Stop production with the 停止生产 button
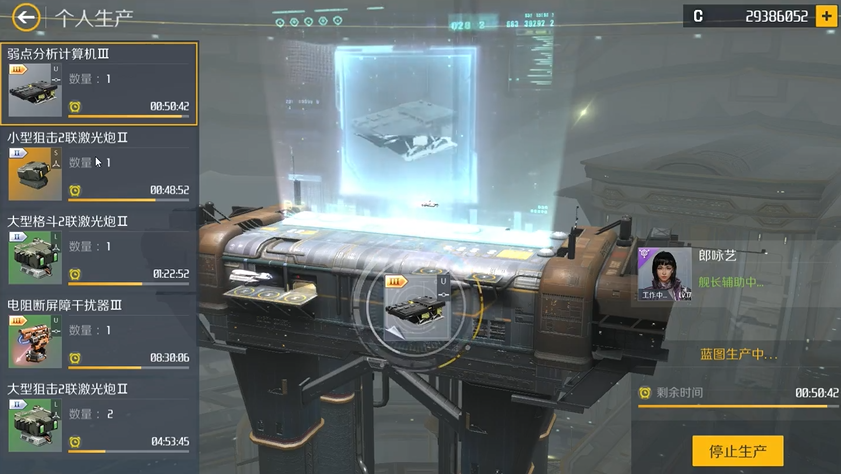 tap(738, 451)
